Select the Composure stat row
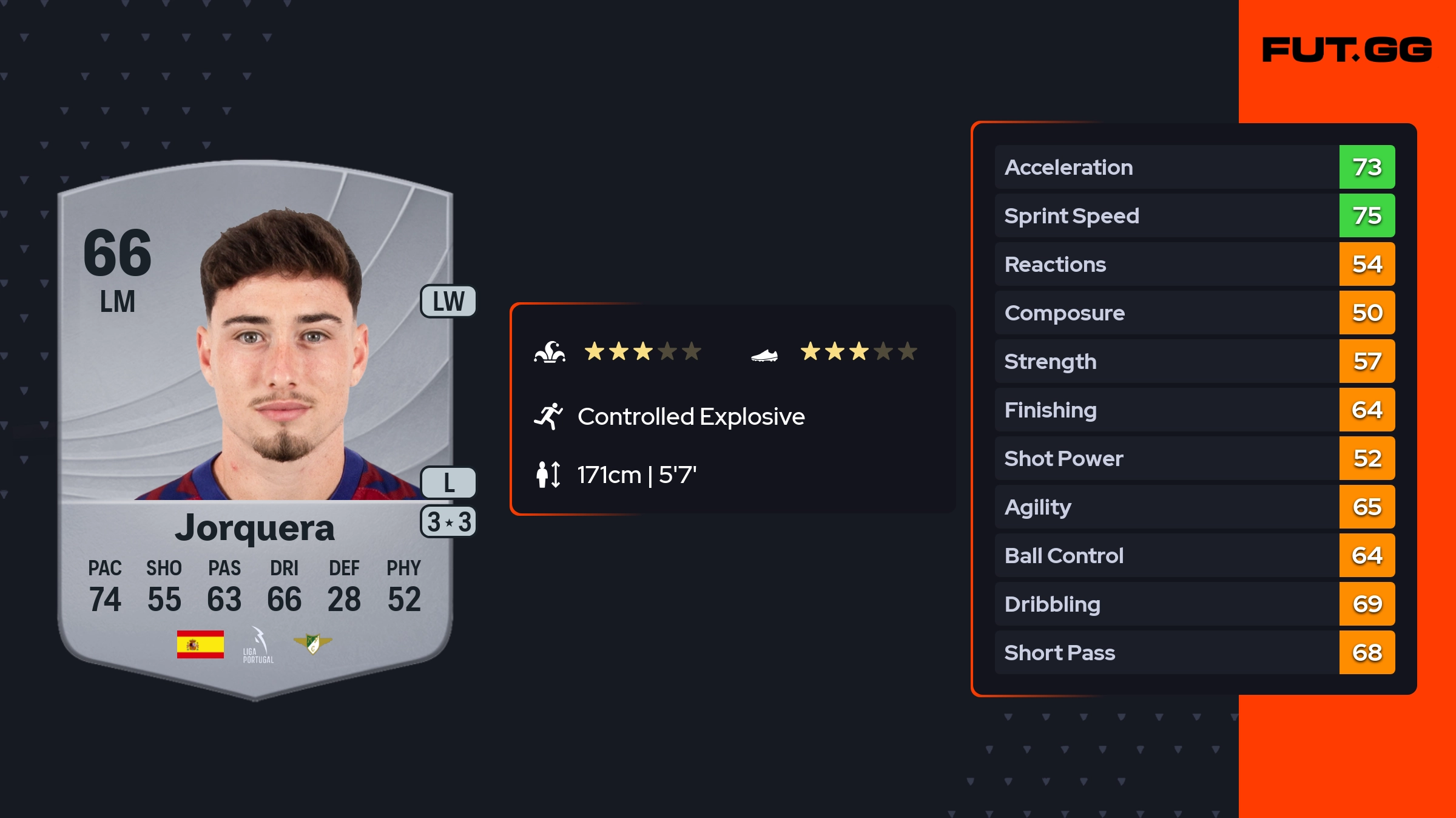1456x818 pixels. pos(1194,313)
